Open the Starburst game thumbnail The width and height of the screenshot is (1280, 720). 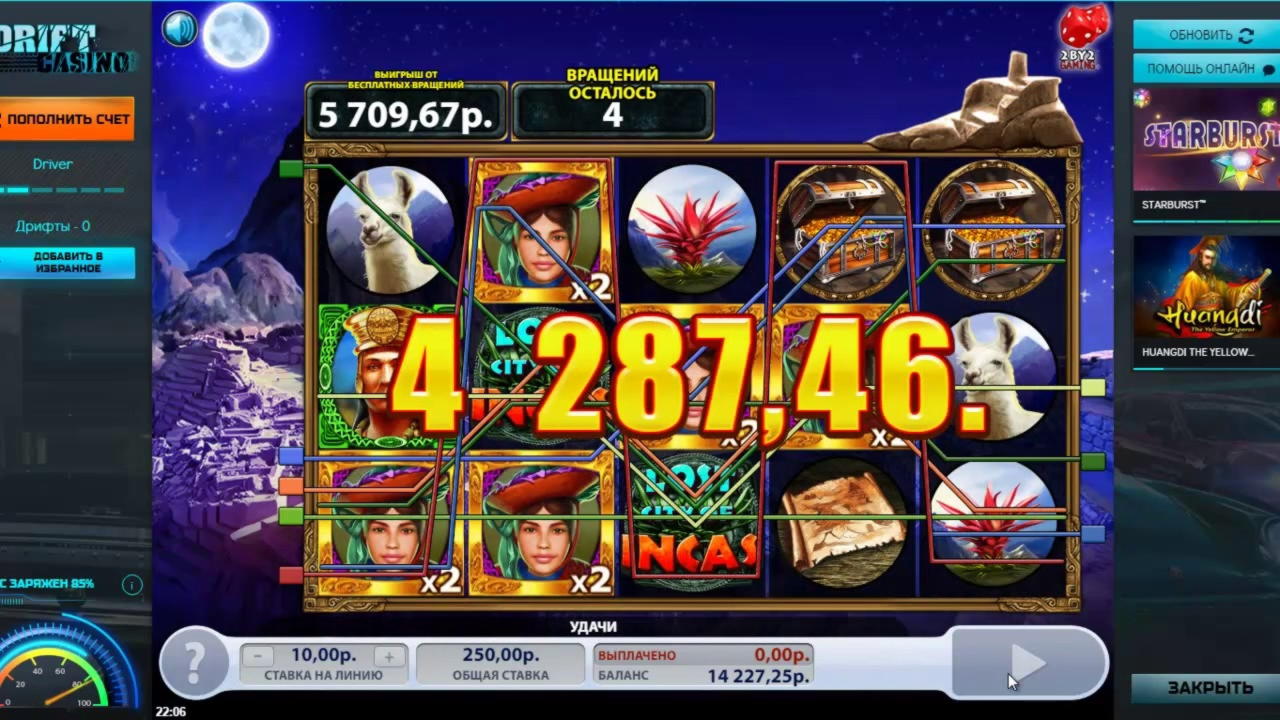tap(1204, 140)
